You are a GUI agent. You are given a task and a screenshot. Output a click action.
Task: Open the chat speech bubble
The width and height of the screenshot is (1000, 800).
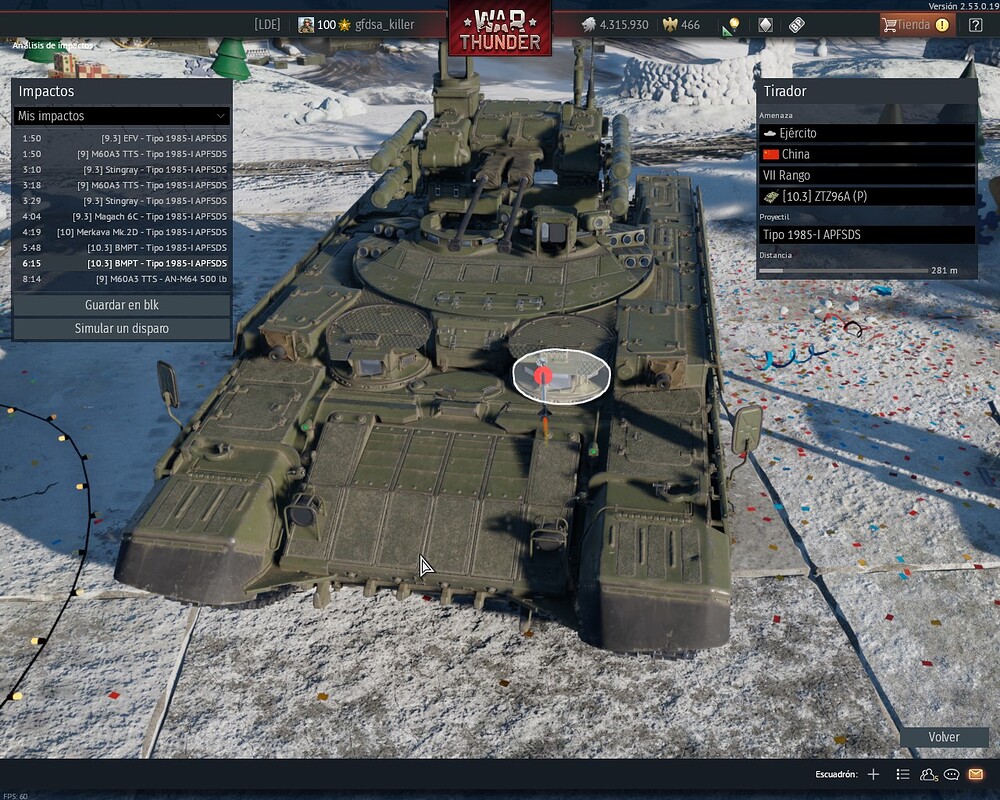pyautogui.click(x=952, y=774)
